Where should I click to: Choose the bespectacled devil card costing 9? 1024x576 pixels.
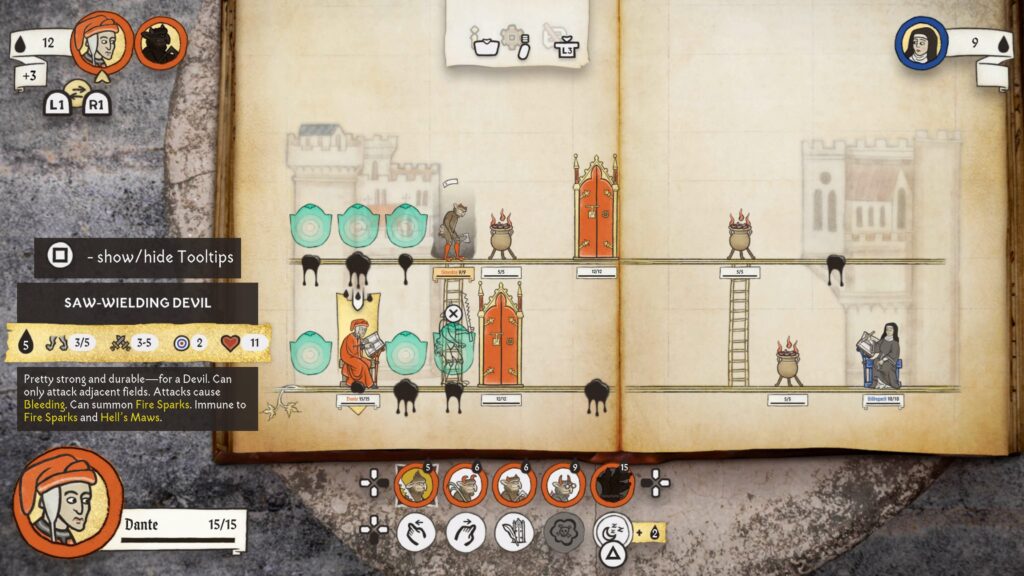(563, 485)
